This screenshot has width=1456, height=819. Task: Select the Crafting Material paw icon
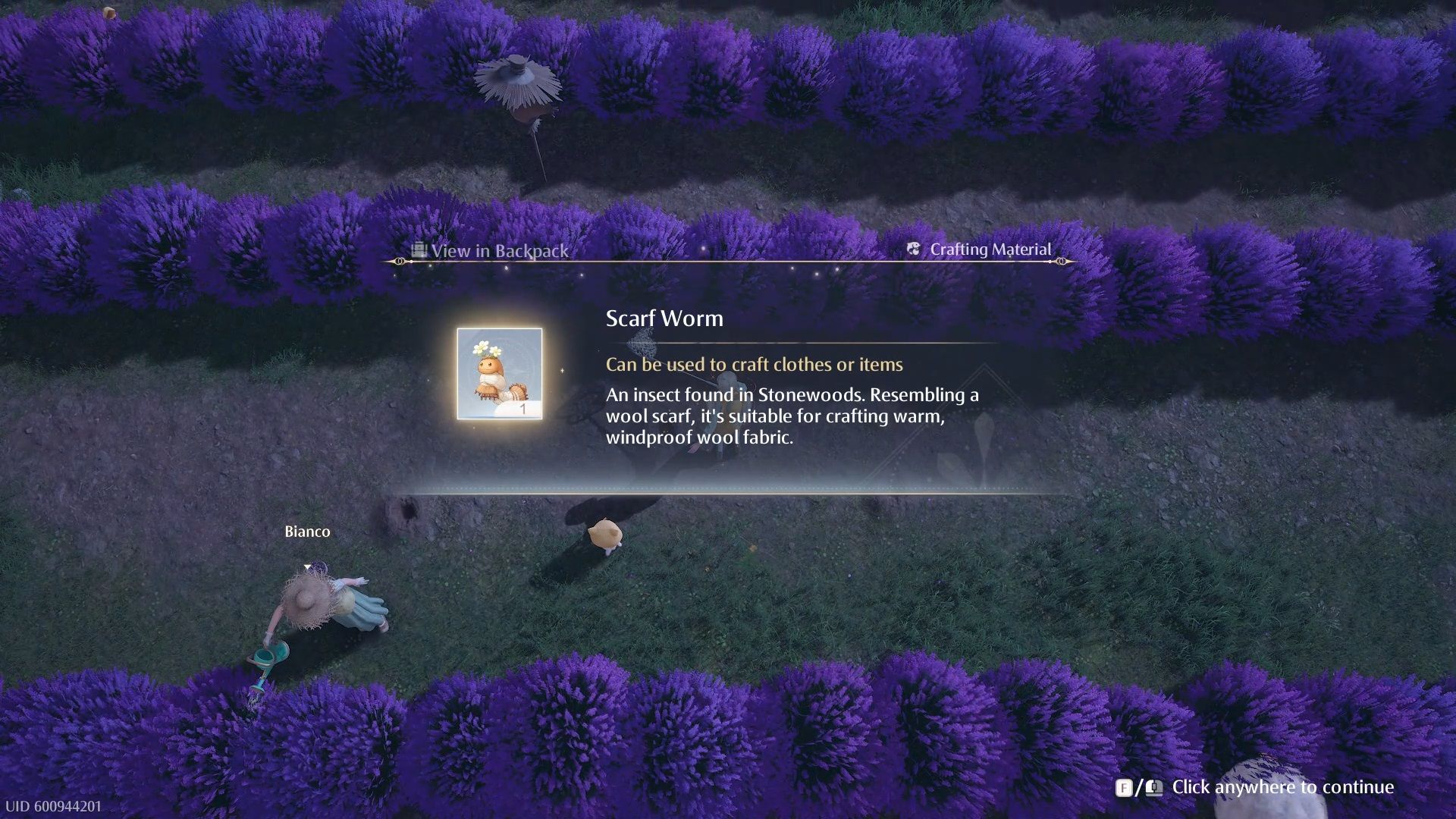point(913,249)
